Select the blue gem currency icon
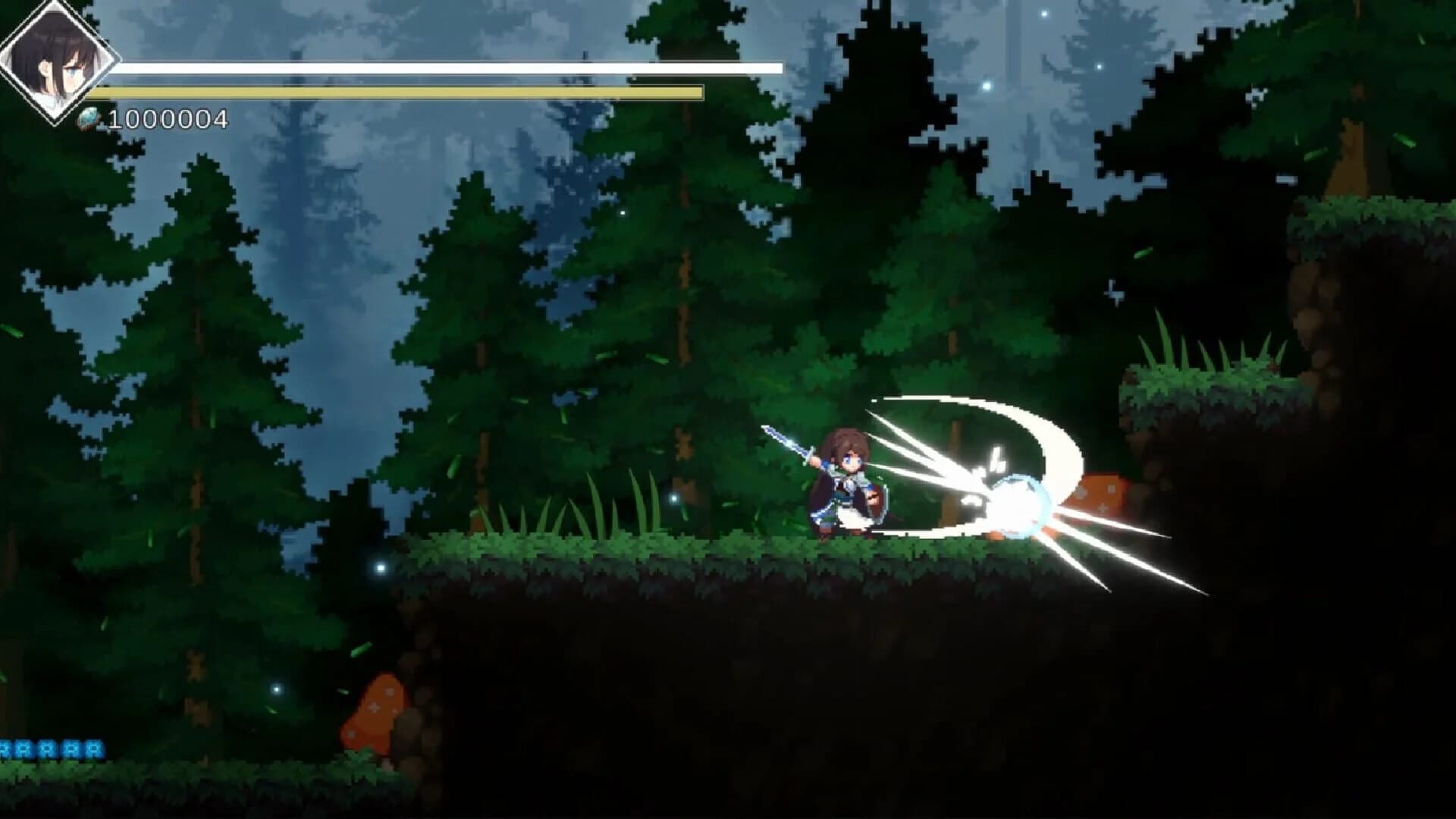The width and height of the screenshot is (1456, 819). (x=88, y=117)
